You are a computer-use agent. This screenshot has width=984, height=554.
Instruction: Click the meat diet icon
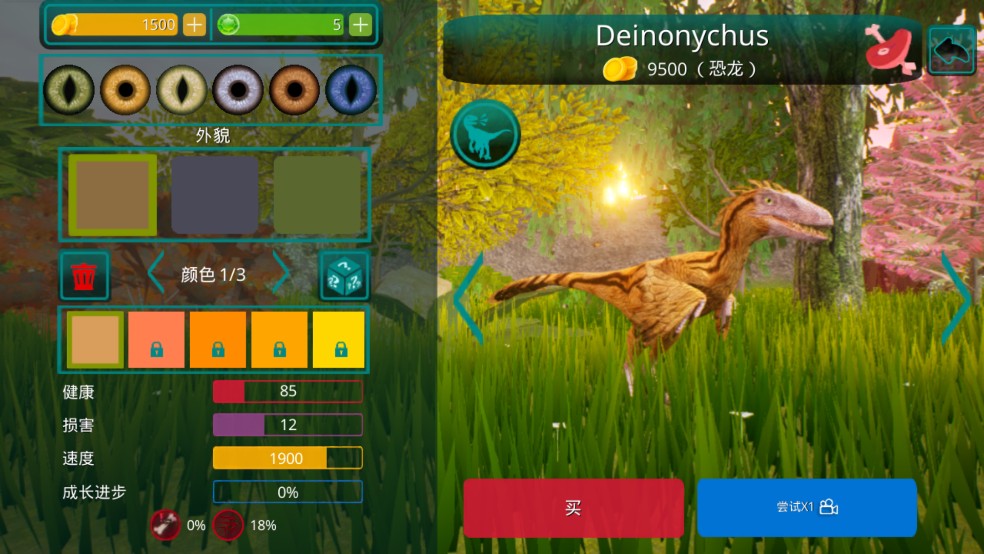[x=889, y=48]
